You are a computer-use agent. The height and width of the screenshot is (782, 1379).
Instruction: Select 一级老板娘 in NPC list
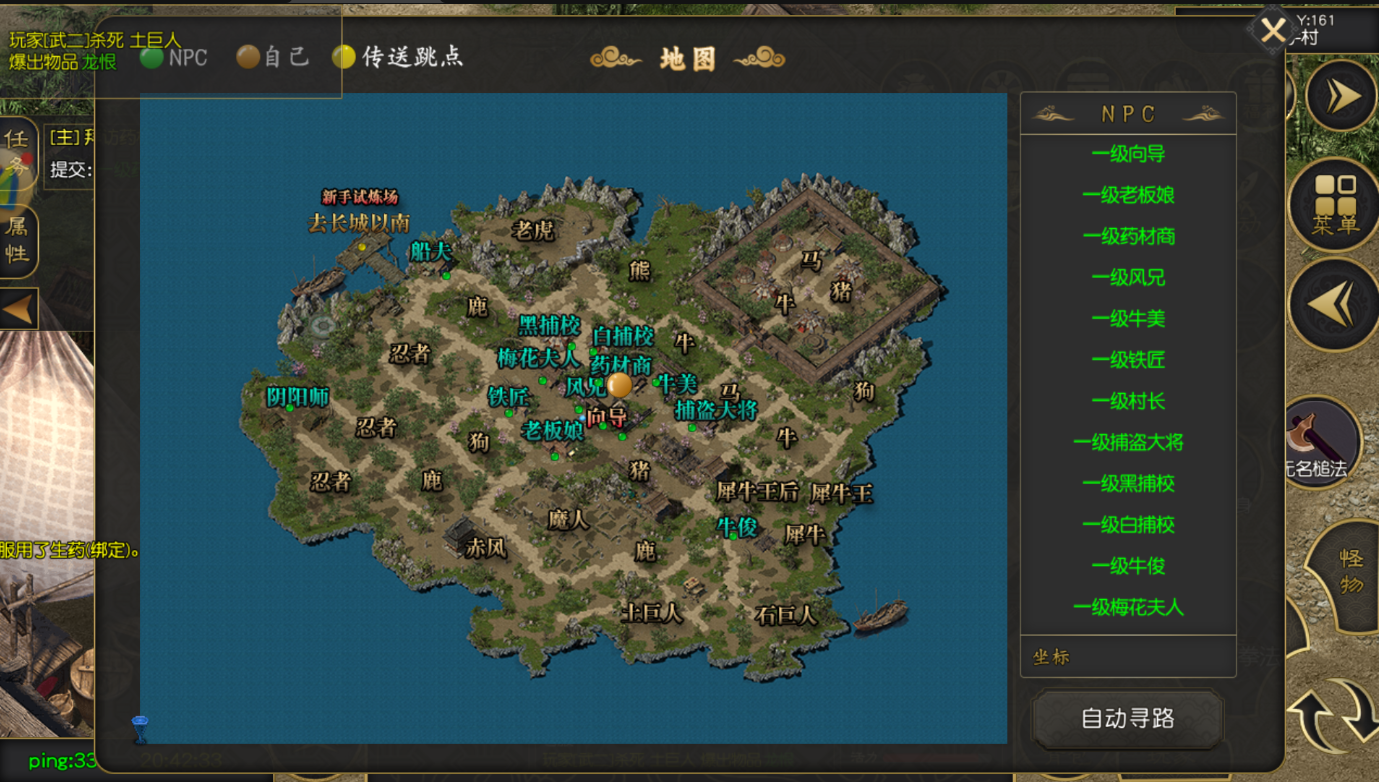[x=1128, y=195]
